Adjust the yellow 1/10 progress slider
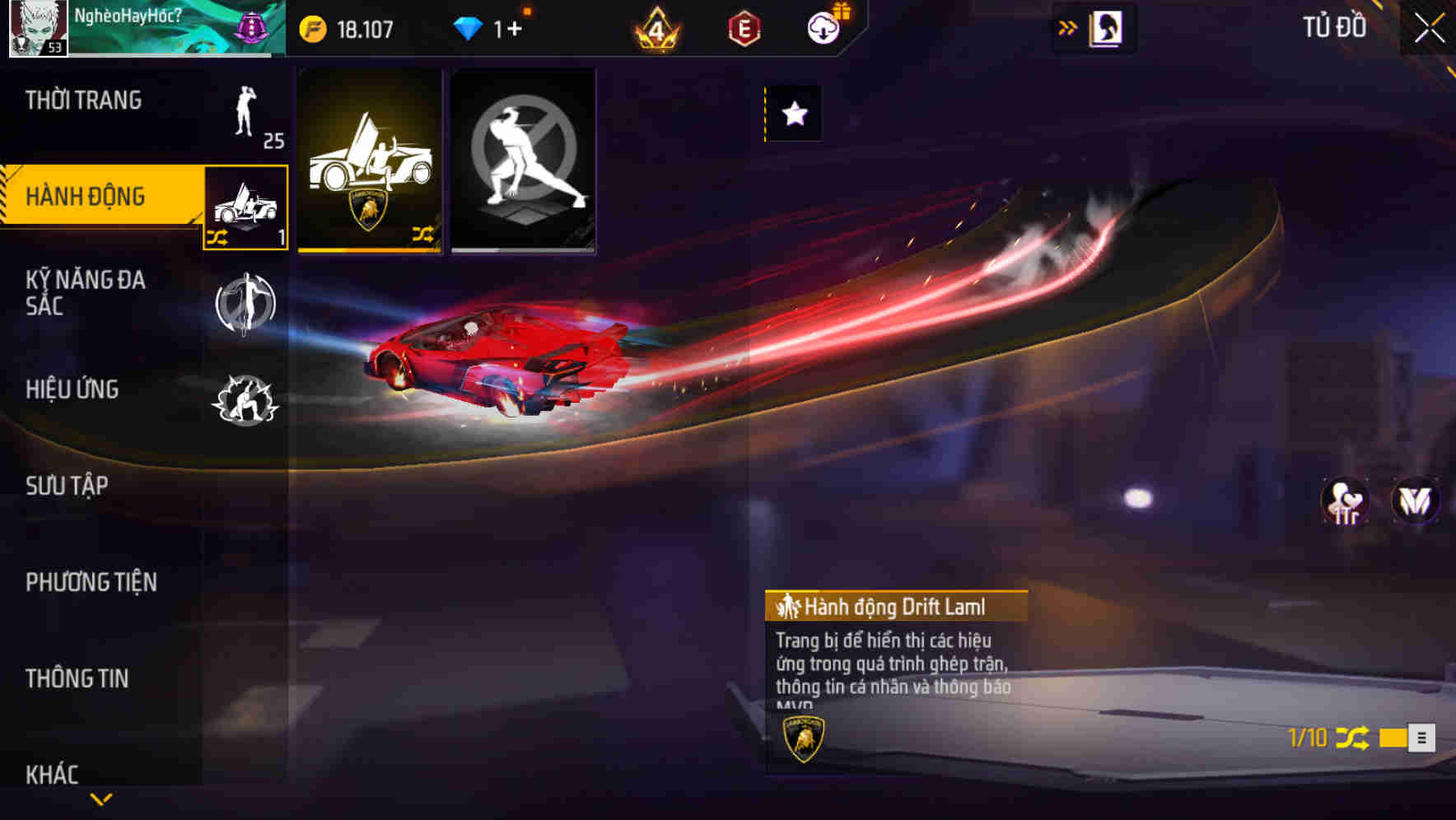The image size is (1456, 820). click(1392, 738)
